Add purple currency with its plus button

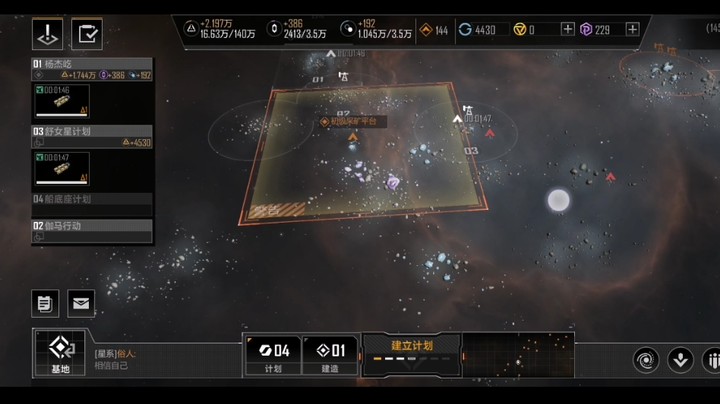point(632,30)
